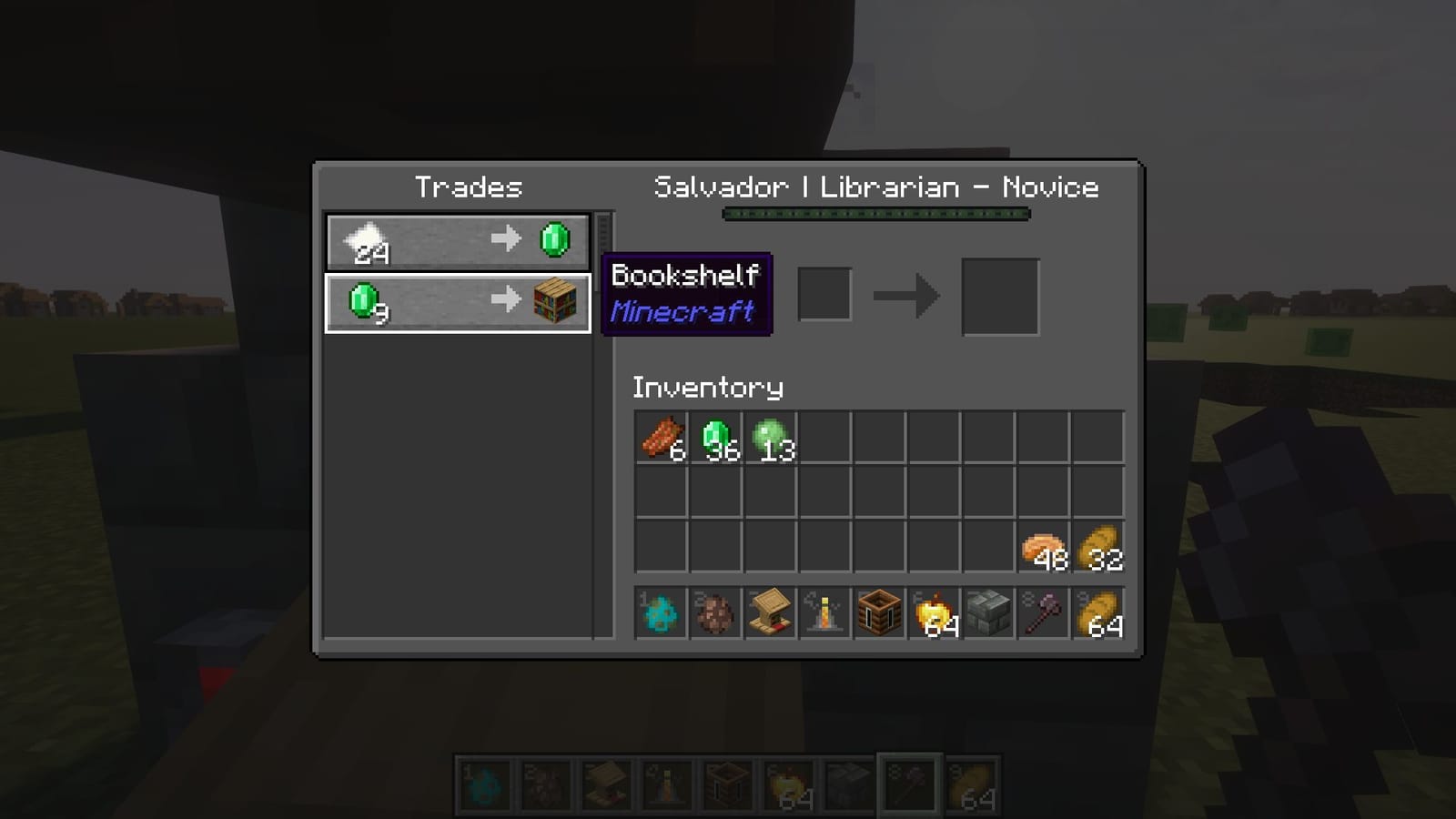Viewport: 1456px width, 819px height.
Task: Select the cooked porkchop stack in the inventory
Action: 661,439
